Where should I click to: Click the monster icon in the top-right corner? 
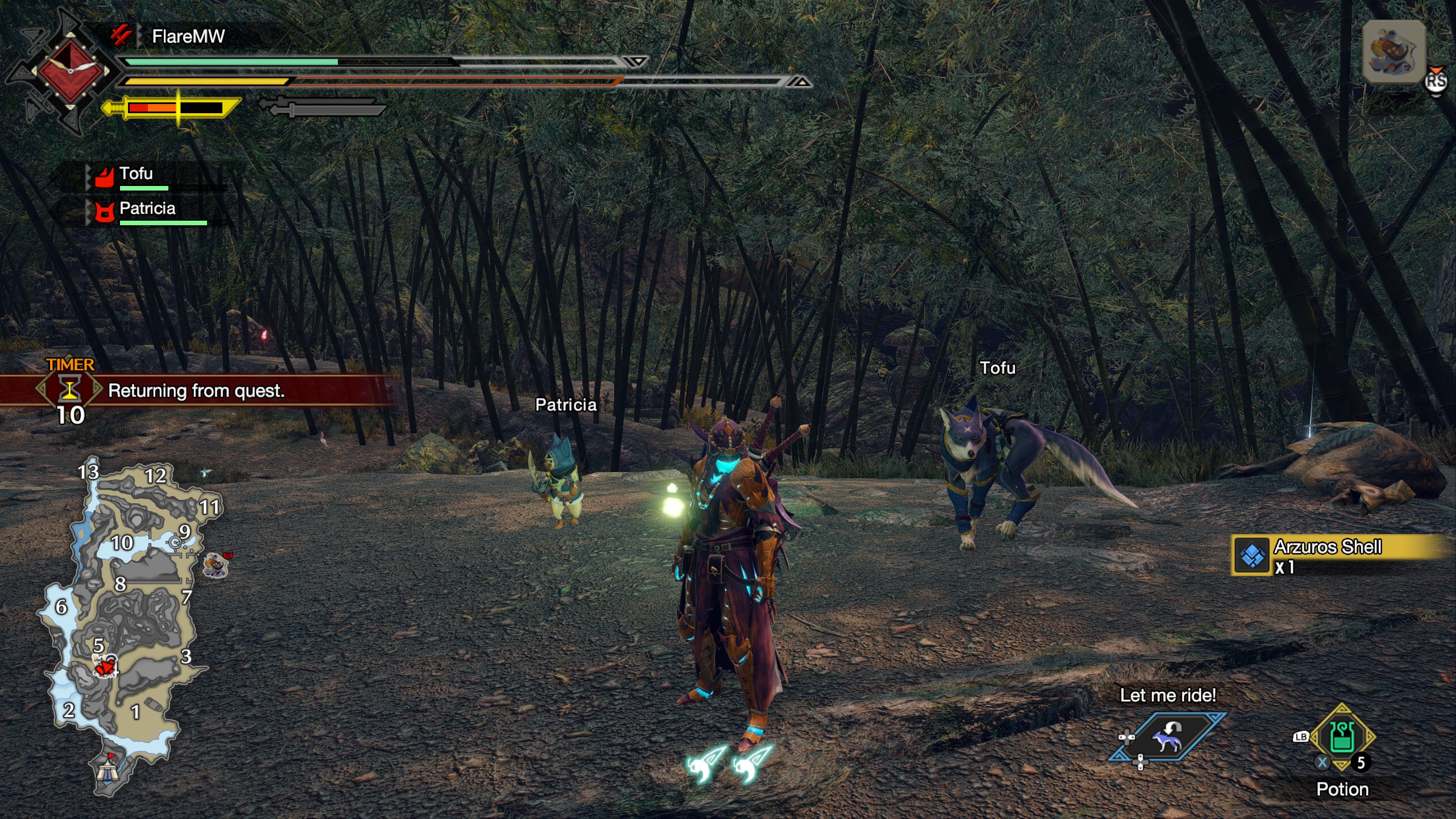[1393, 52]
